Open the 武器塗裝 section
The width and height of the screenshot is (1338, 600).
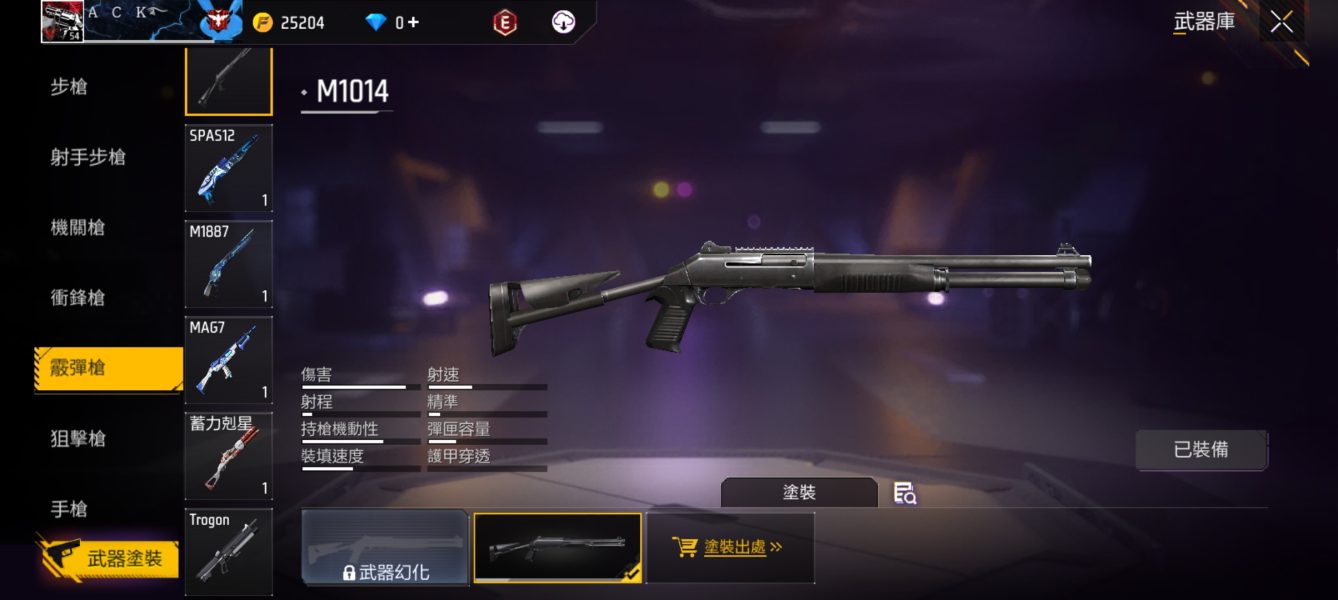[x=111, y=559]
